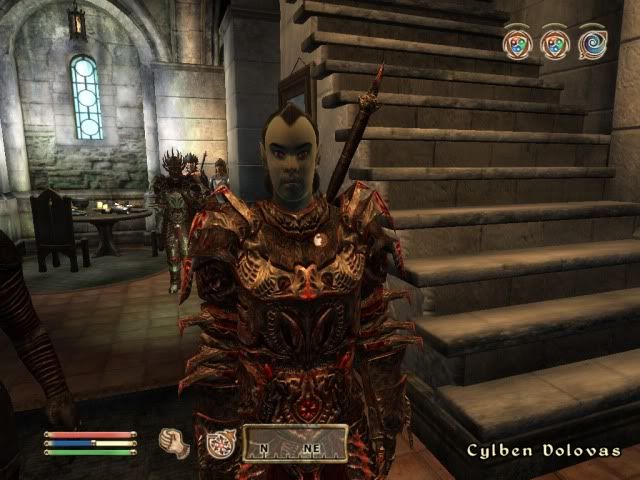Click the blue swirl active effect icon
The width and height of the screenshot is (640, 480).
592,43
